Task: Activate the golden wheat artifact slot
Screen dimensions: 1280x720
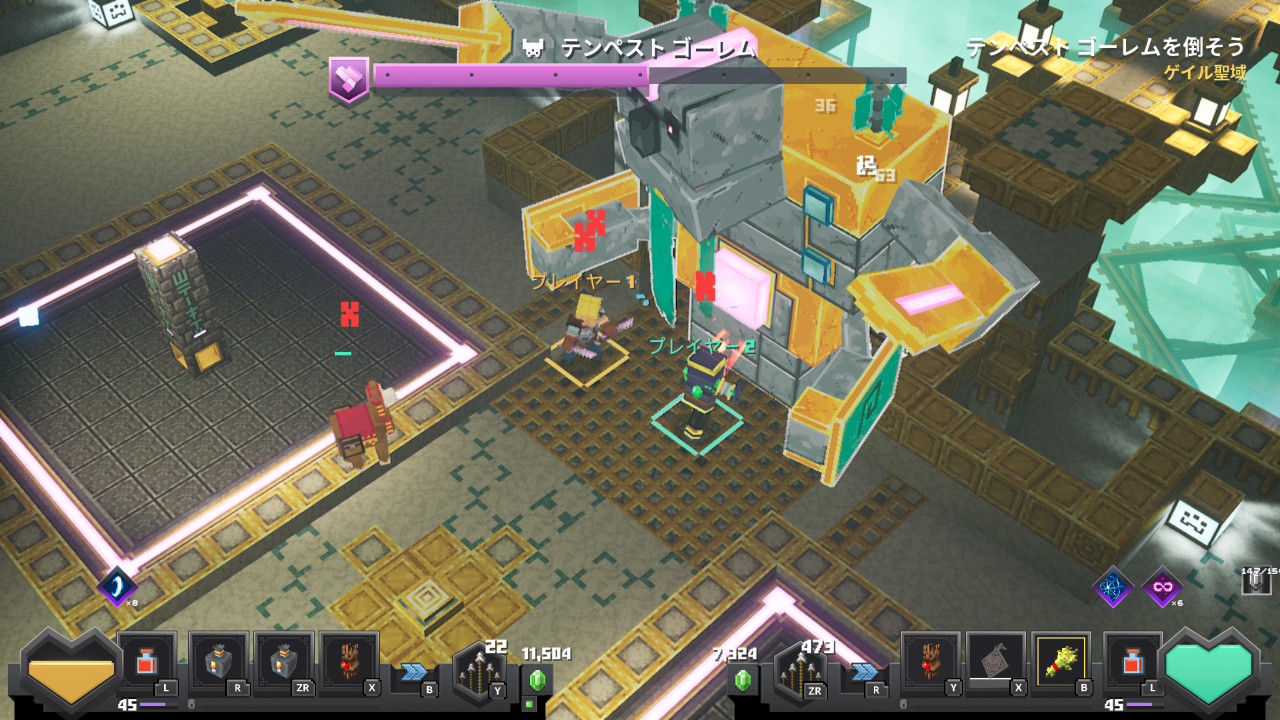Action: 1060,661
